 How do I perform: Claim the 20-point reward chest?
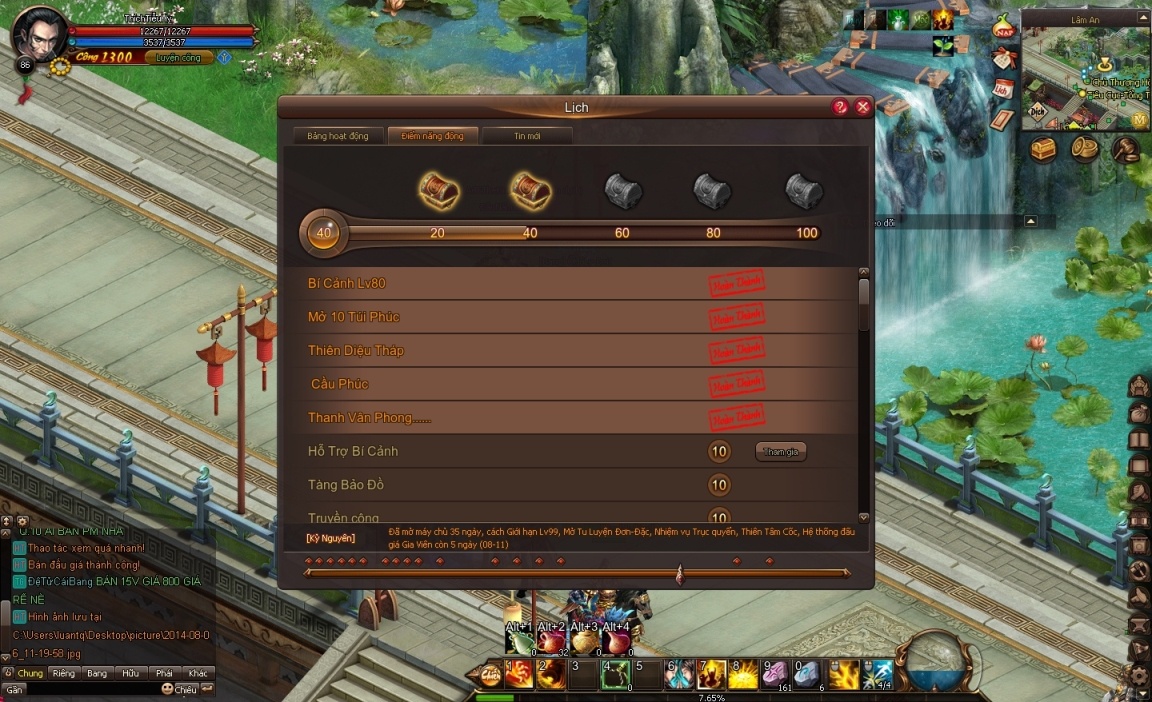[438, 189]
